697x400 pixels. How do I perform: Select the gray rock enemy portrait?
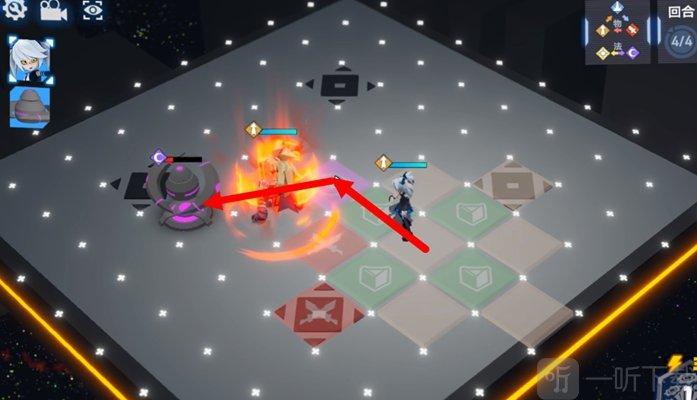coord(29,107)
